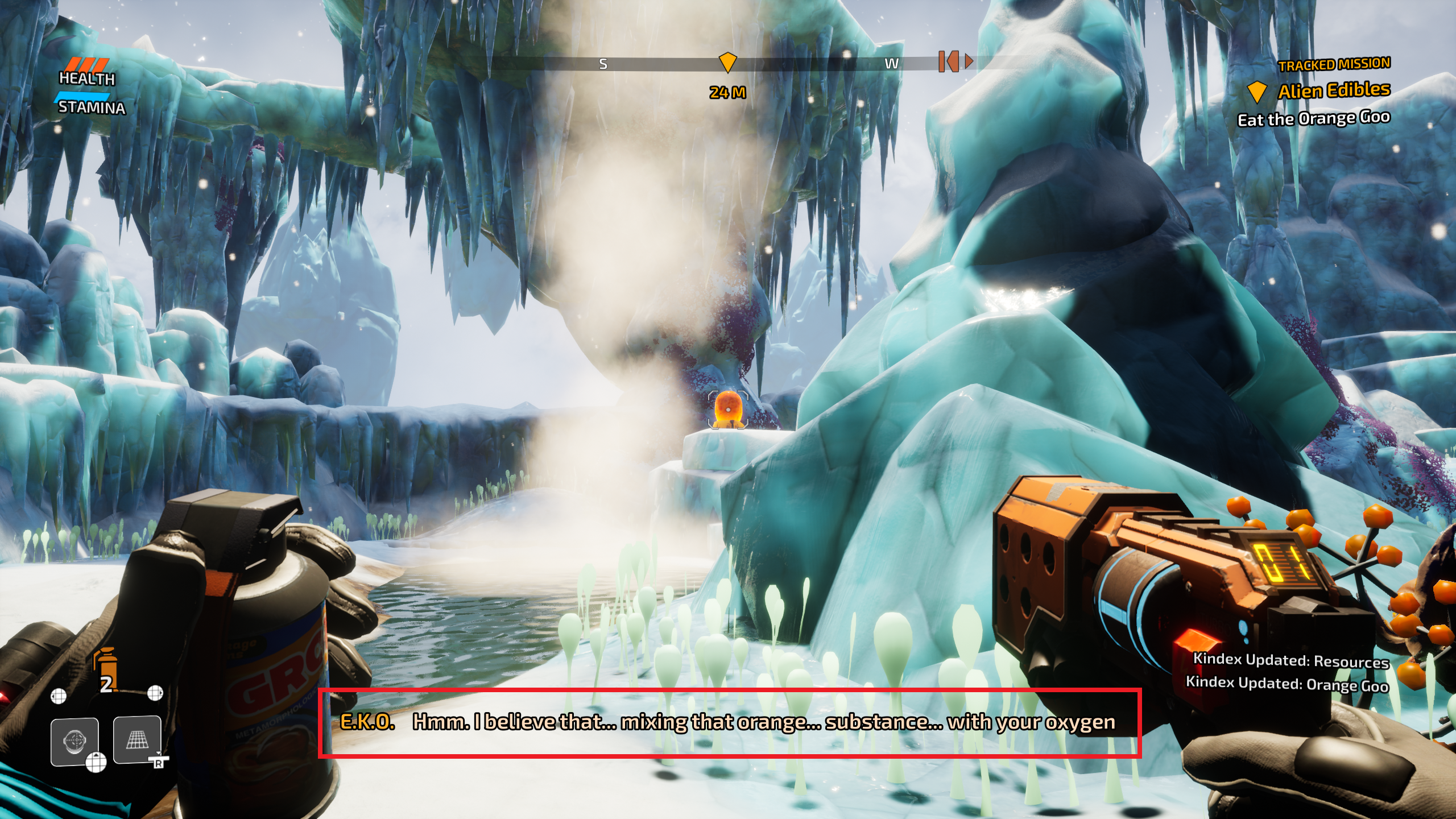
Task: Activate the helmet scanner visor icon
Action: [x=75, y=741]
